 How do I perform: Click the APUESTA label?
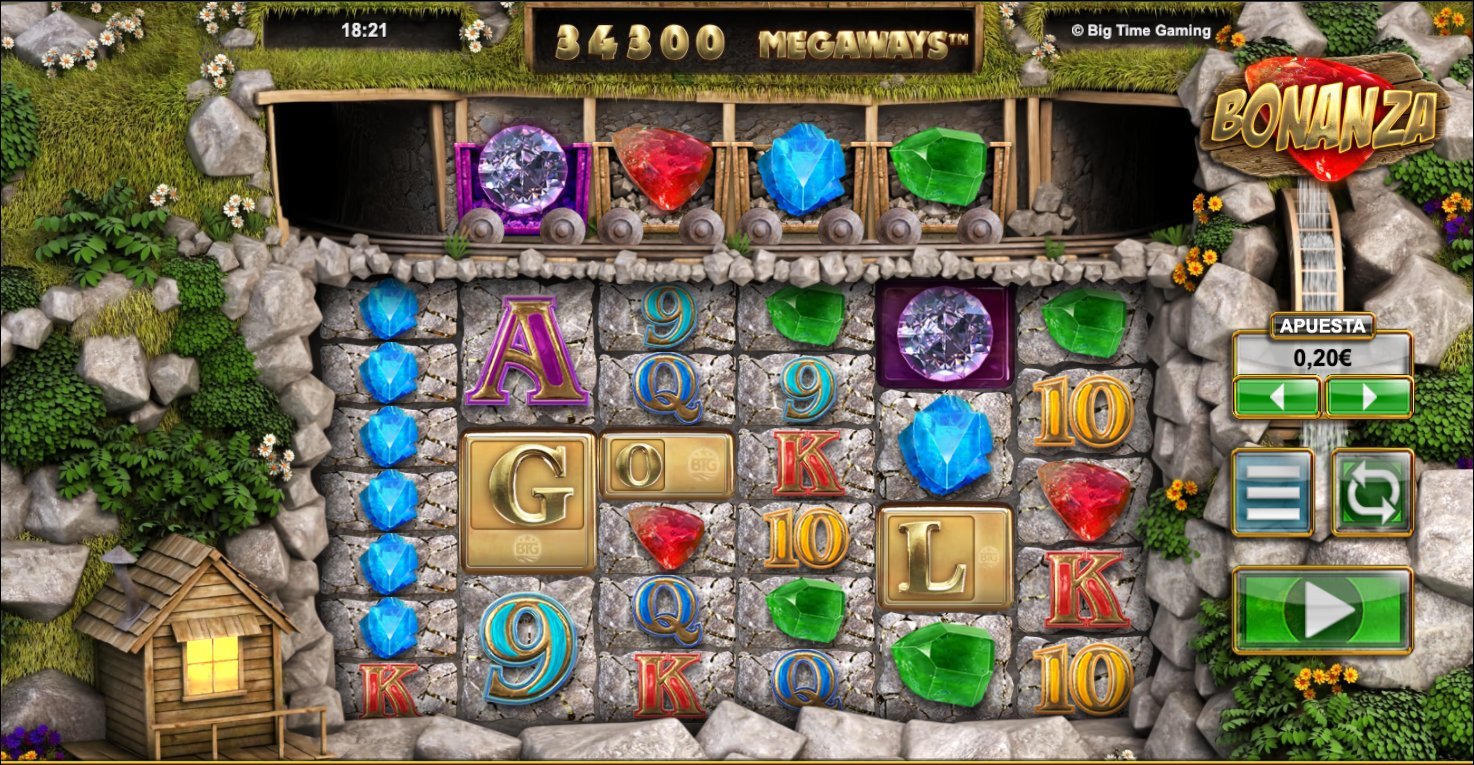coord(1322,327)
